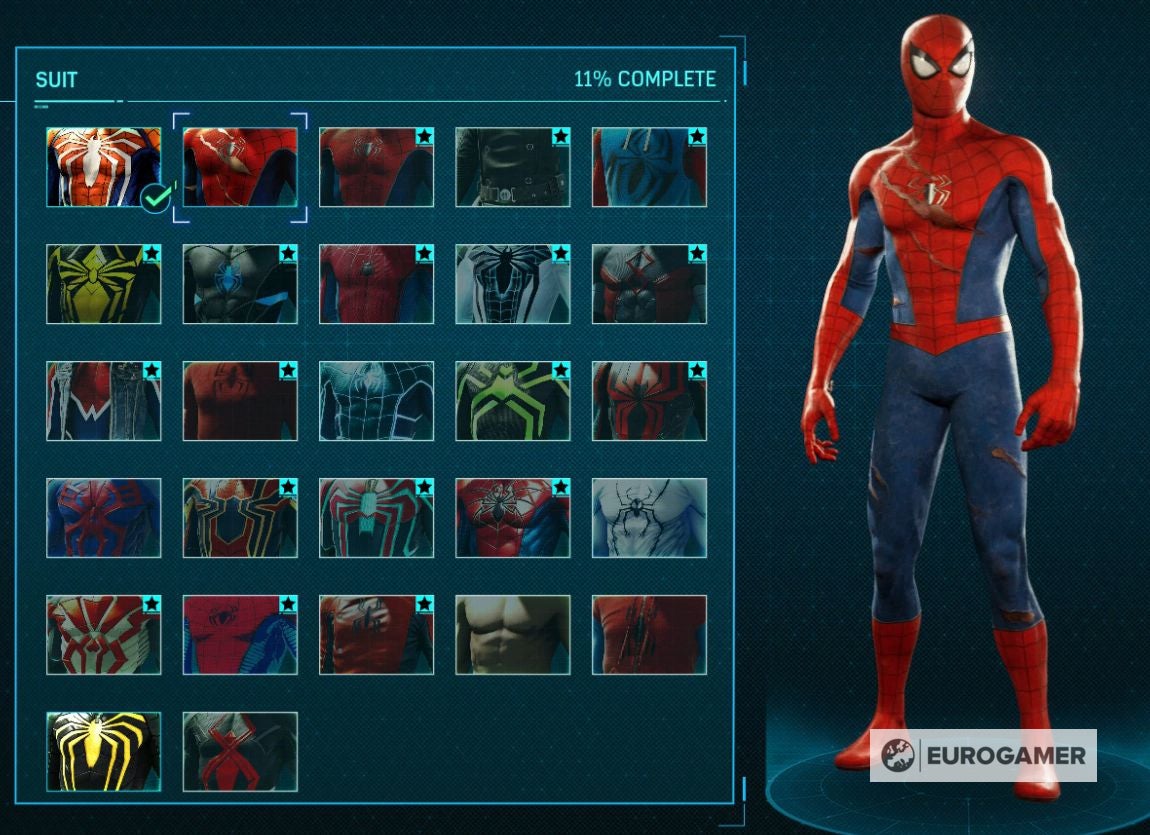Choose the Spirit Spider pale white chest suit

649,518
